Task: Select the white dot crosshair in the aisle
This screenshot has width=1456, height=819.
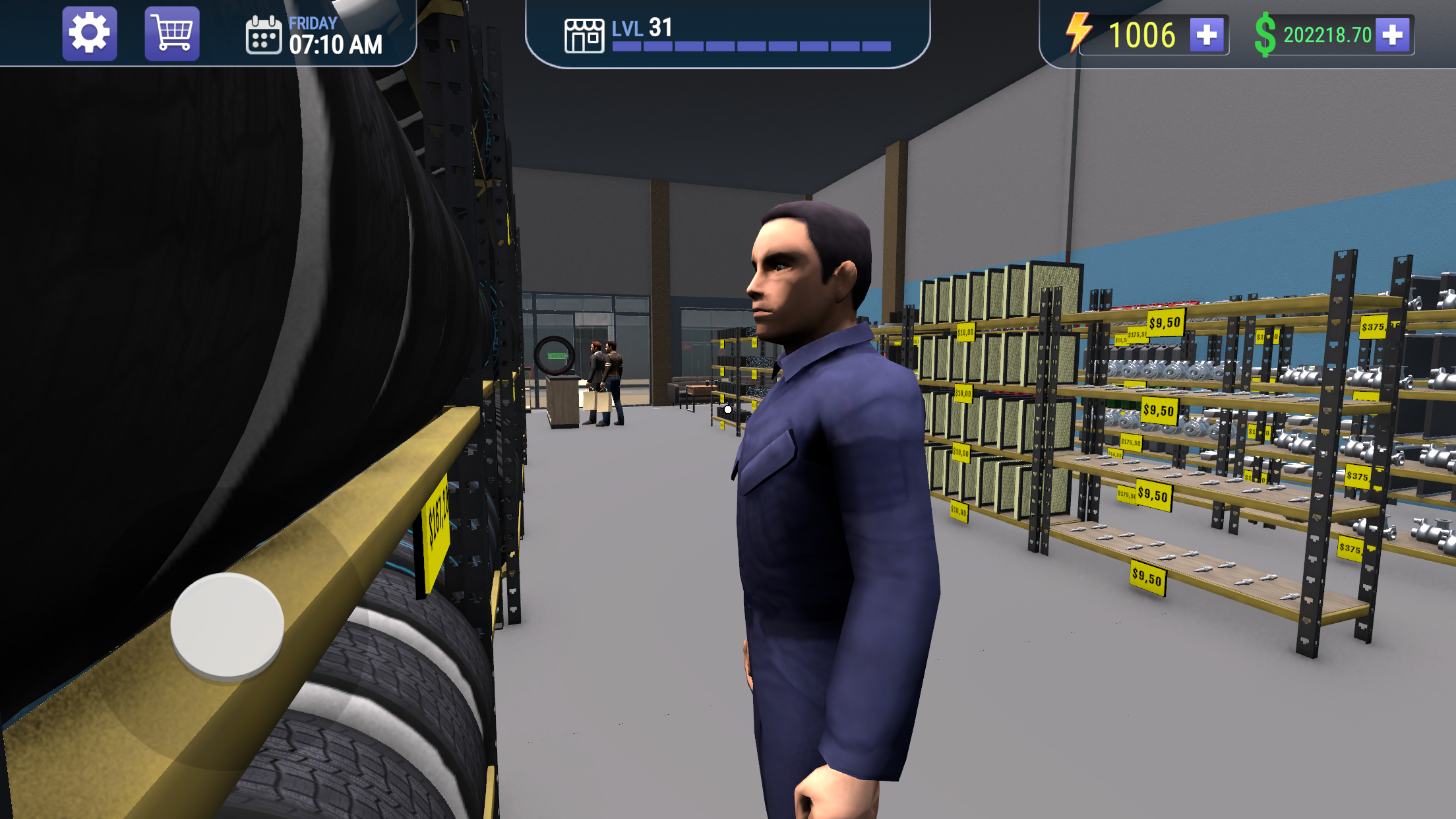Action: (x=727, y=409)
